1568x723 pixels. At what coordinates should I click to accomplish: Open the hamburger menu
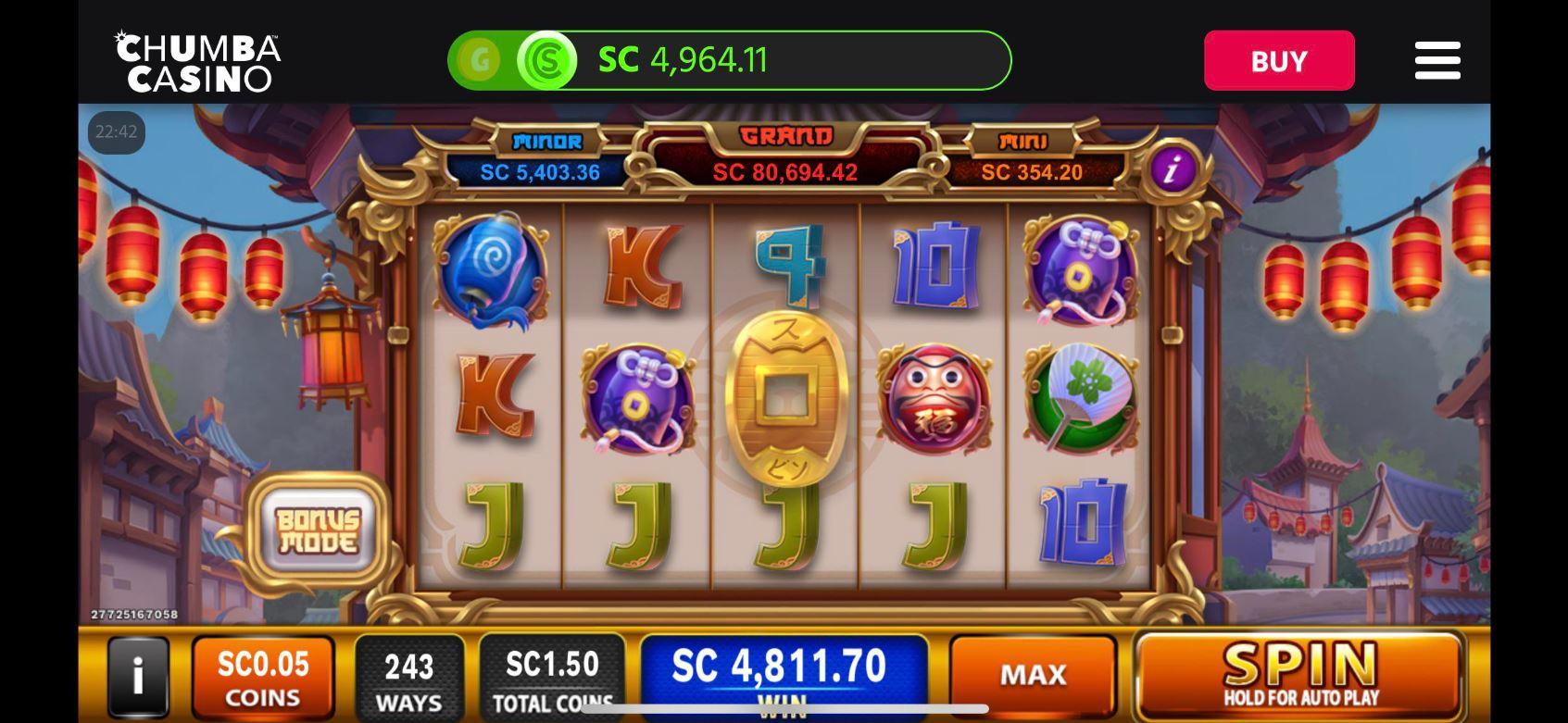pos(1436,61)
